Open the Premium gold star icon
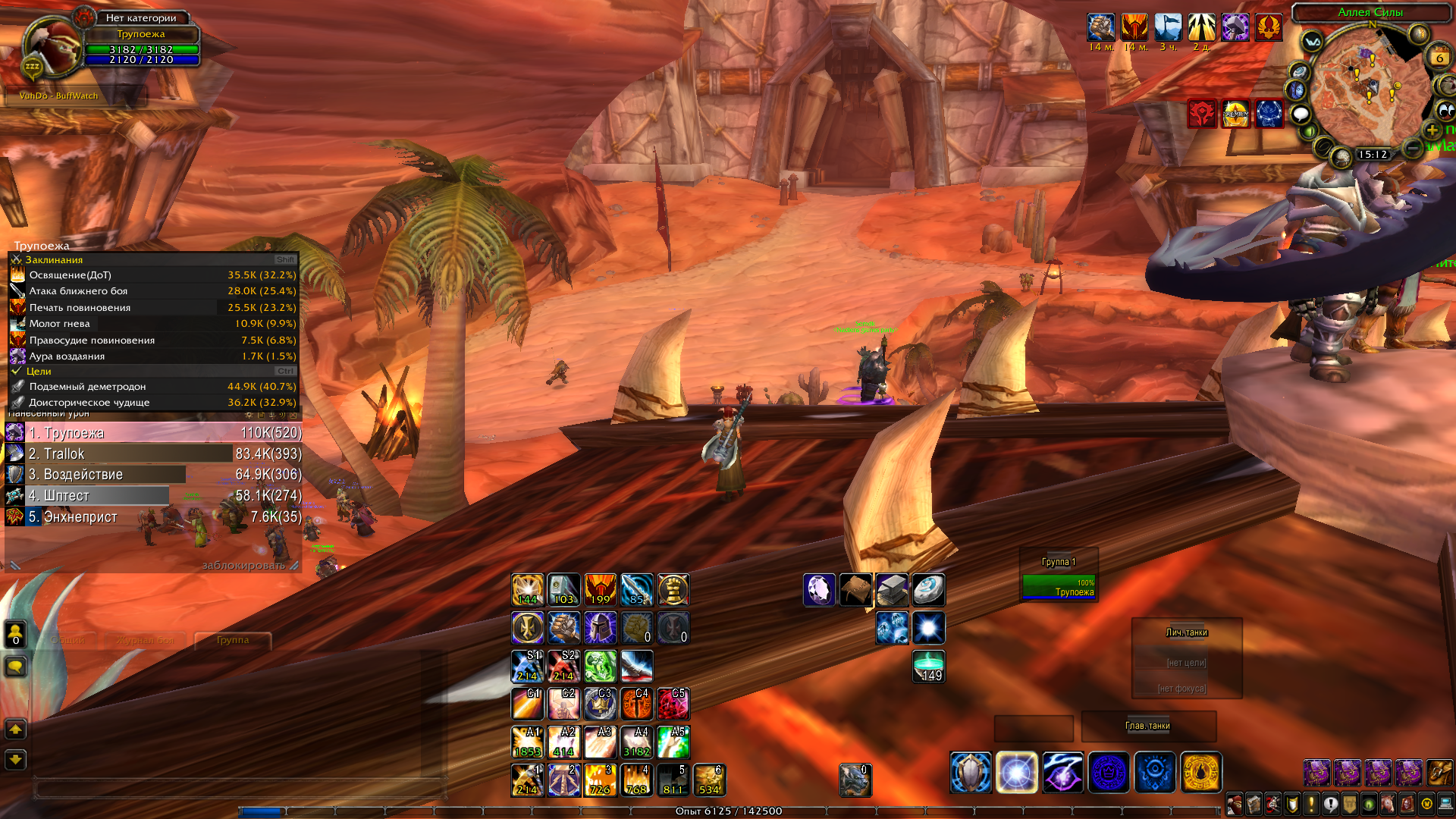The width and height of the screenshot is (1456, 819). pyautogui.click(x=1235, y=114)
